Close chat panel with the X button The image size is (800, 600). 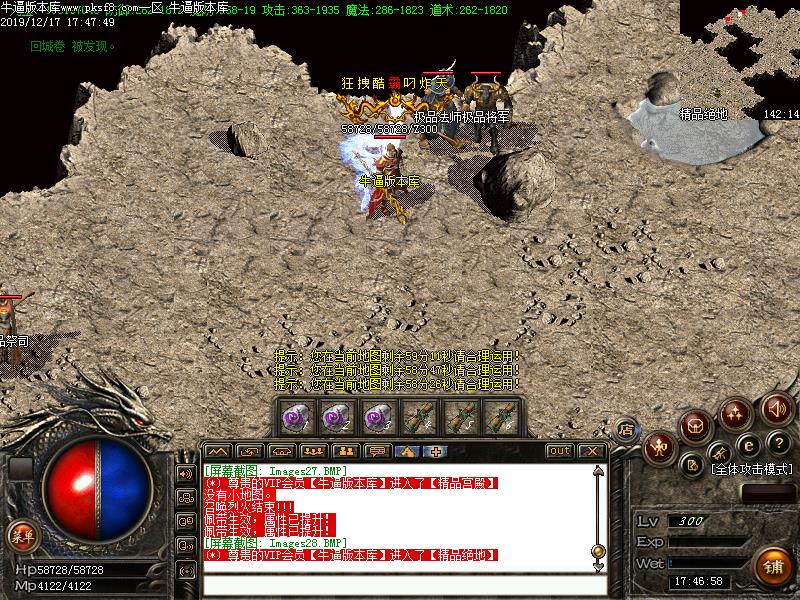pyautogui.click(x=592, y=451)
